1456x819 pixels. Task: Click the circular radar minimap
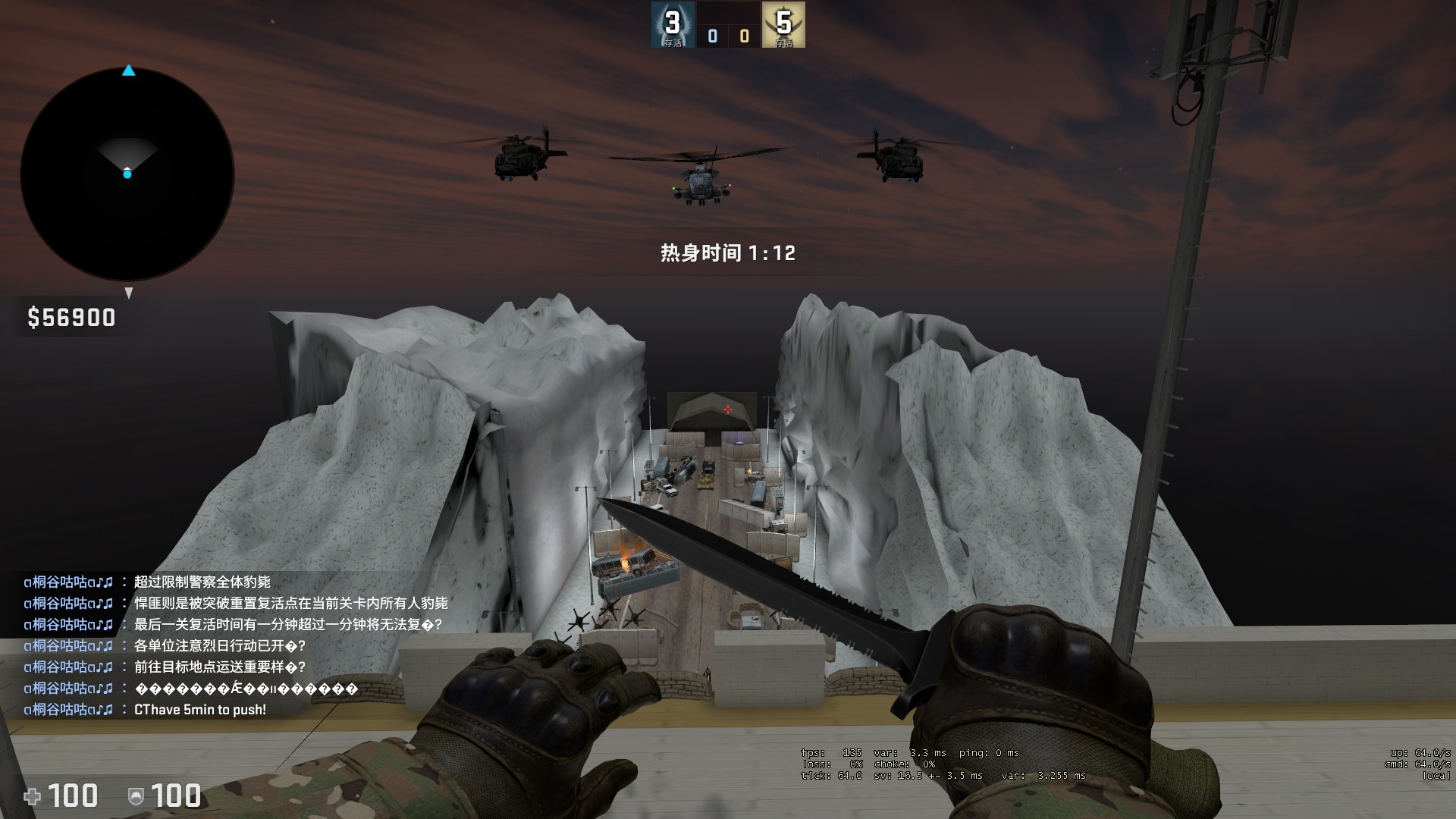coord(127,175)
